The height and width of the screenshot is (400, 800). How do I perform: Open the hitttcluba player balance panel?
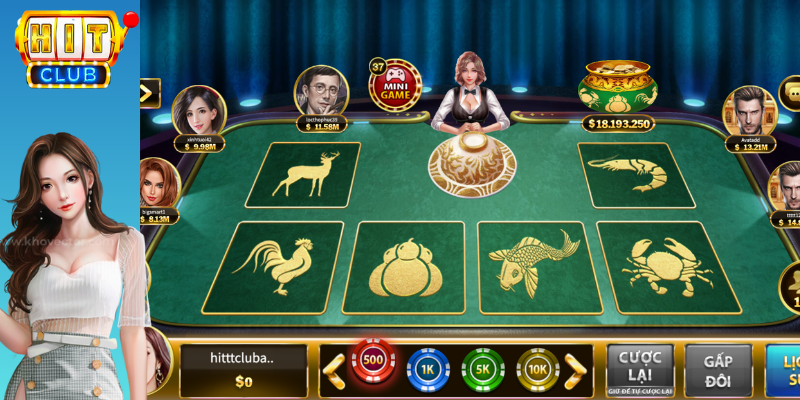243,370
